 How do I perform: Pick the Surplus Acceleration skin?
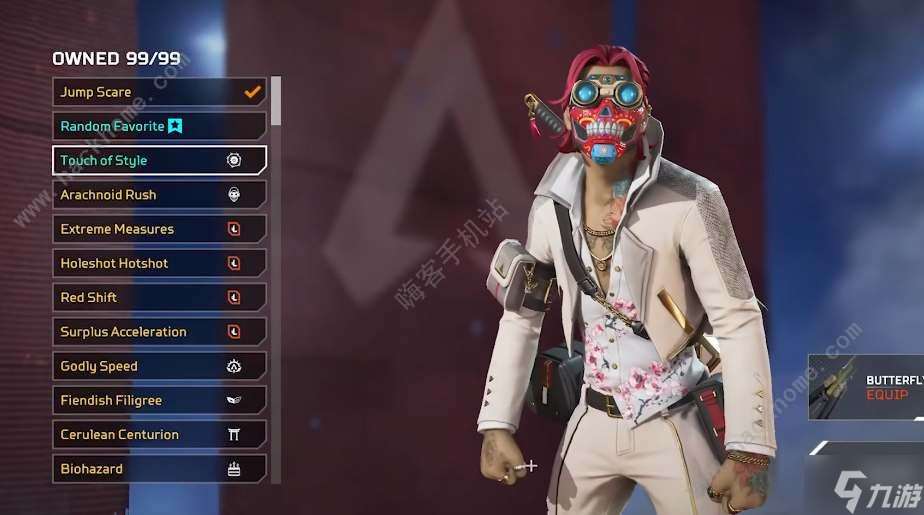(x=159, y=332)
